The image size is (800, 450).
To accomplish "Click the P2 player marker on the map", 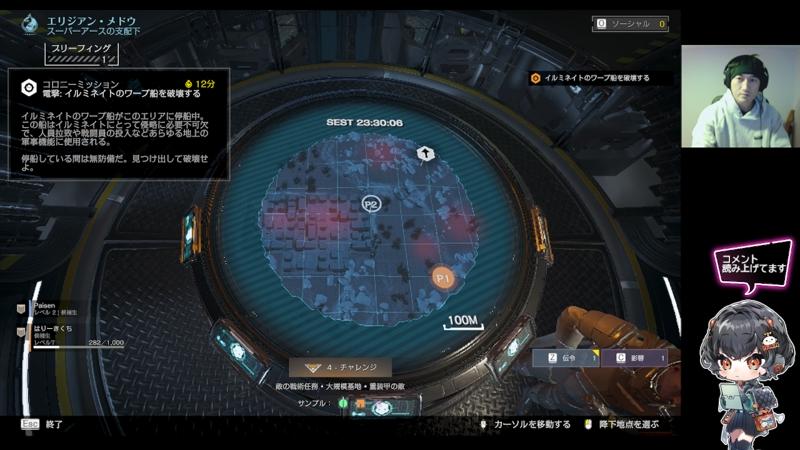I will 371,204.
